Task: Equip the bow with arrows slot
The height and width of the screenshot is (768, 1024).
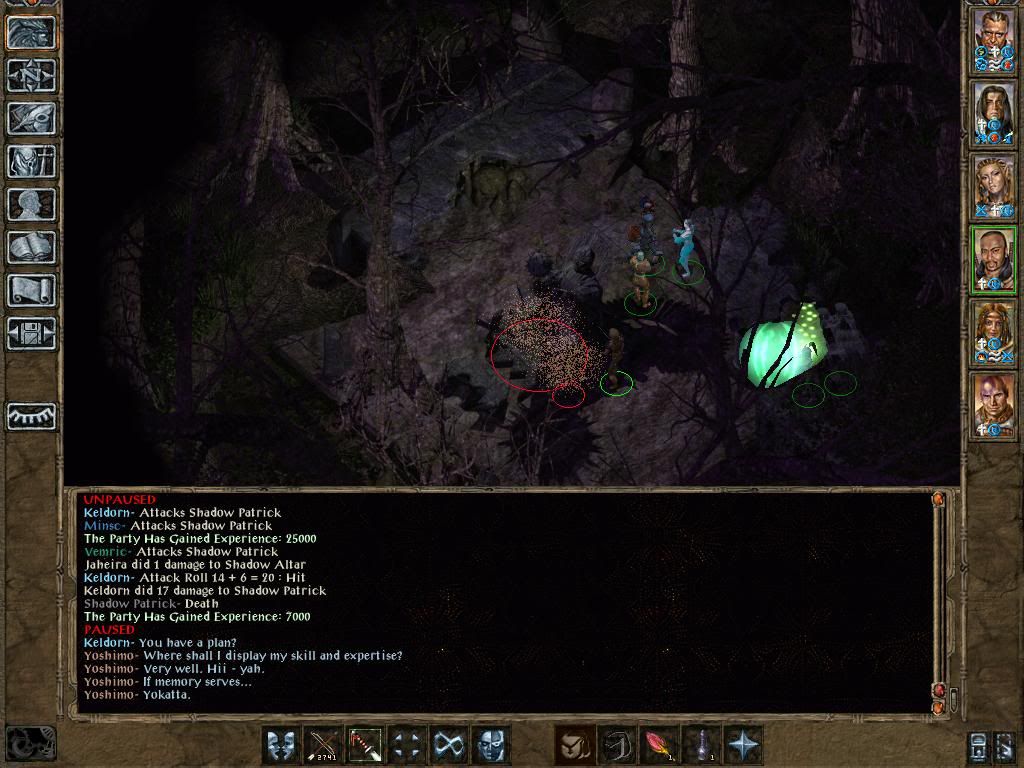Action: 323,745
